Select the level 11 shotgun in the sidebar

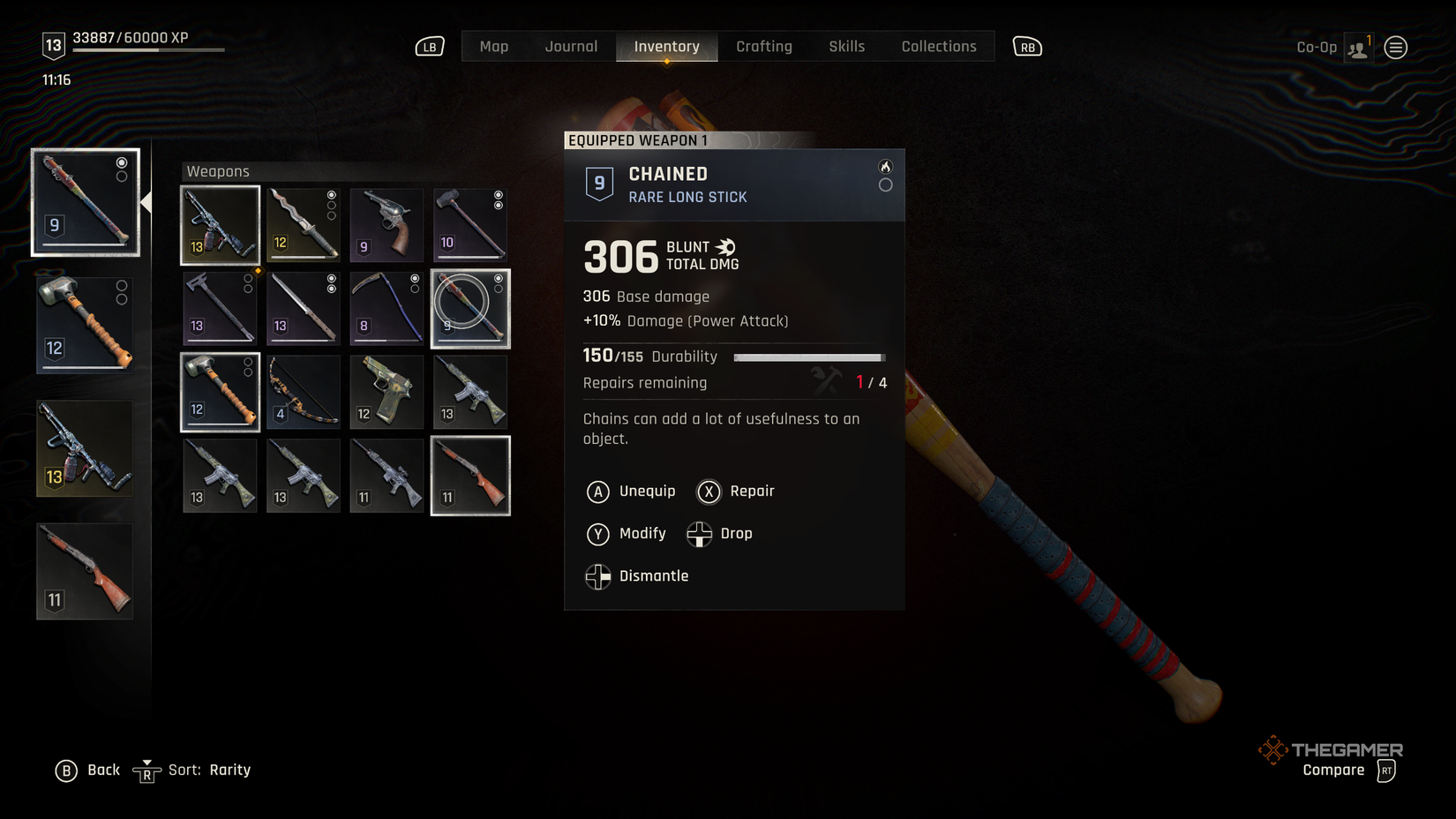84,569
